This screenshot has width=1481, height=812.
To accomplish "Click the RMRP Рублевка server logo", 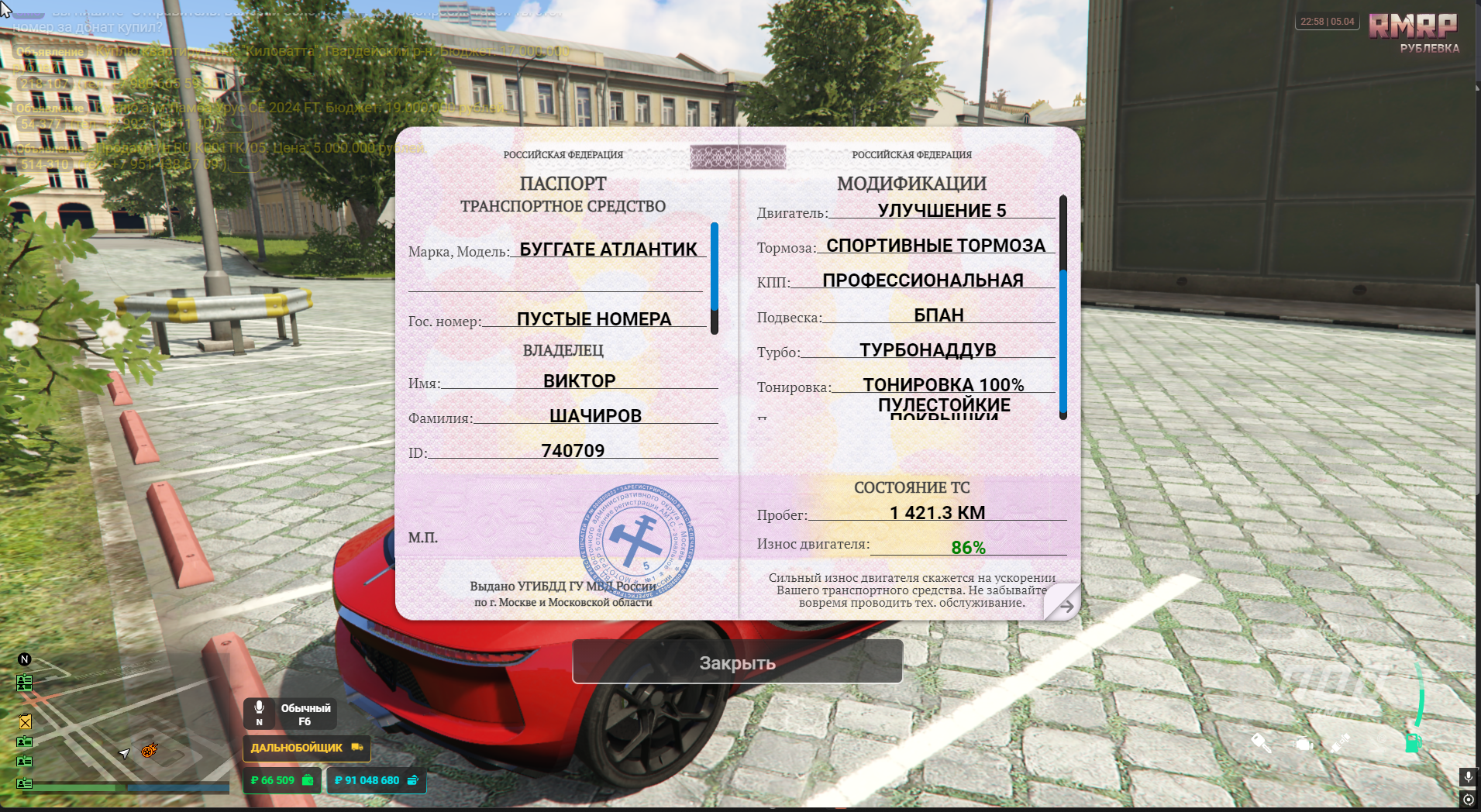I will coord(1413,33).
